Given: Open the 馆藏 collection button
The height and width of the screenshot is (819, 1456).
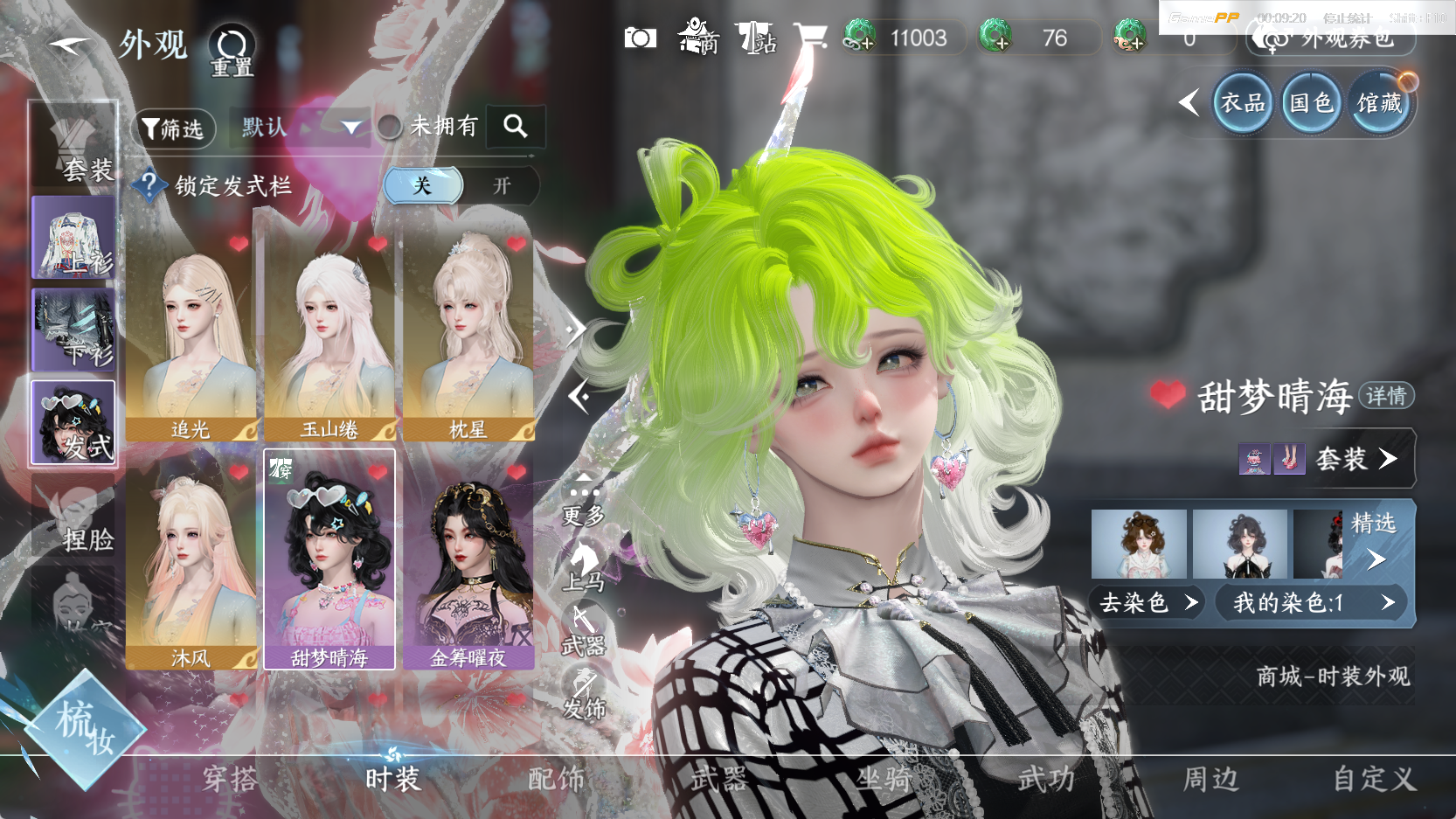Looking at the screenshot, I should point(1379,103).
